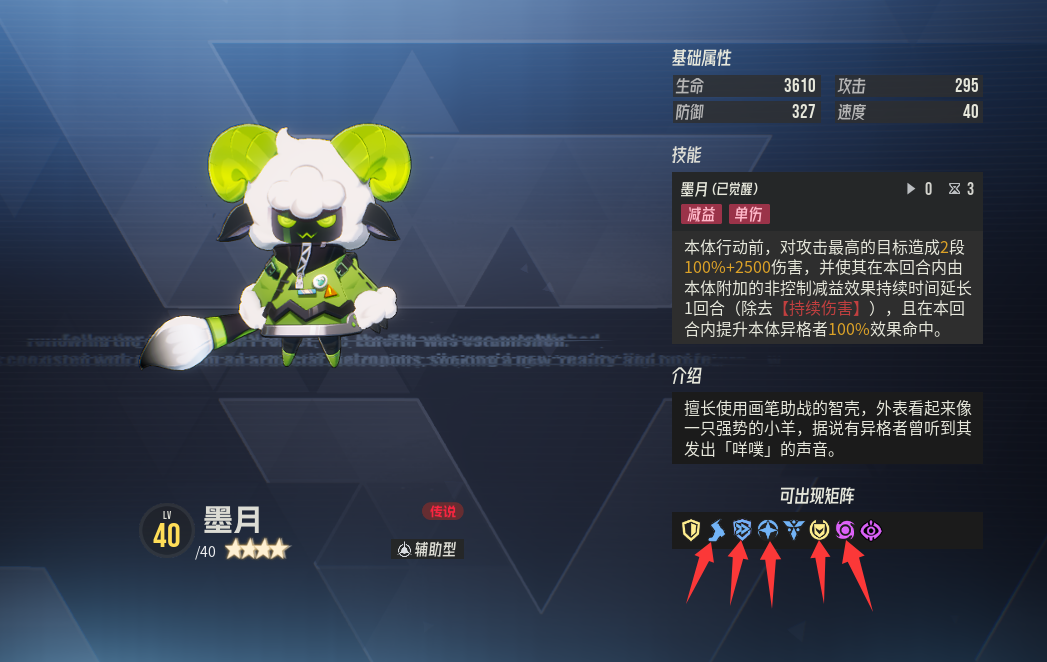
Task: Open the blue four-point star matrix icon
Action: pyautogui.click(x=768, y=530)
